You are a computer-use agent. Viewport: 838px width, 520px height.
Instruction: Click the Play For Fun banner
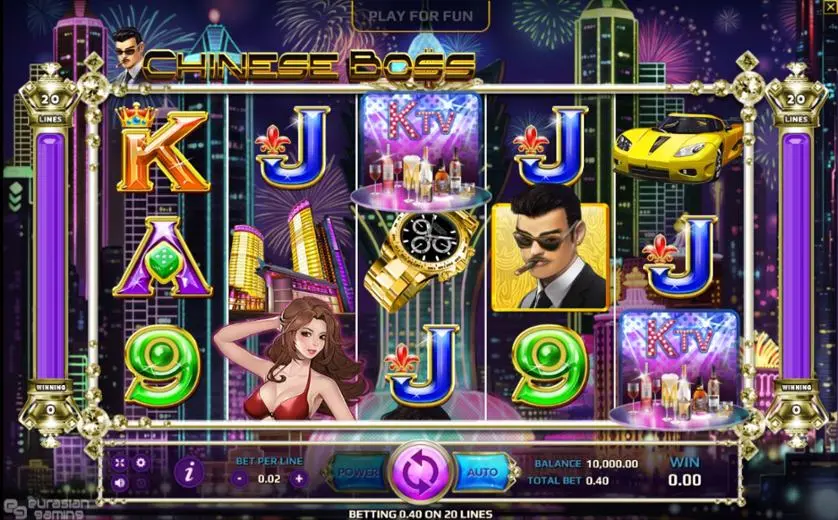click(x=420, y=16)
